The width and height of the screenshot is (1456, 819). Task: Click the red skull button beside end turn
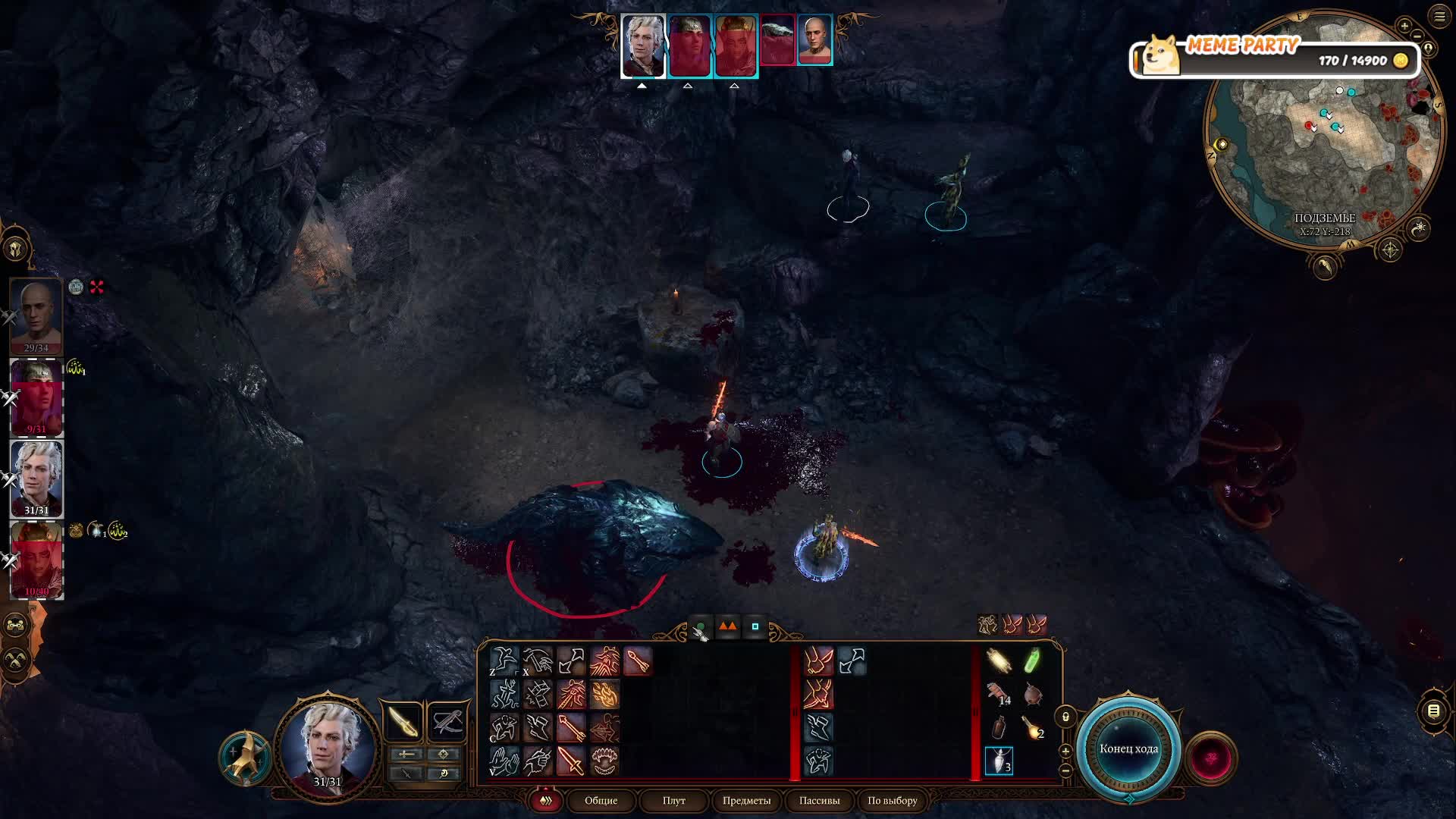[x=1210, y=758]
